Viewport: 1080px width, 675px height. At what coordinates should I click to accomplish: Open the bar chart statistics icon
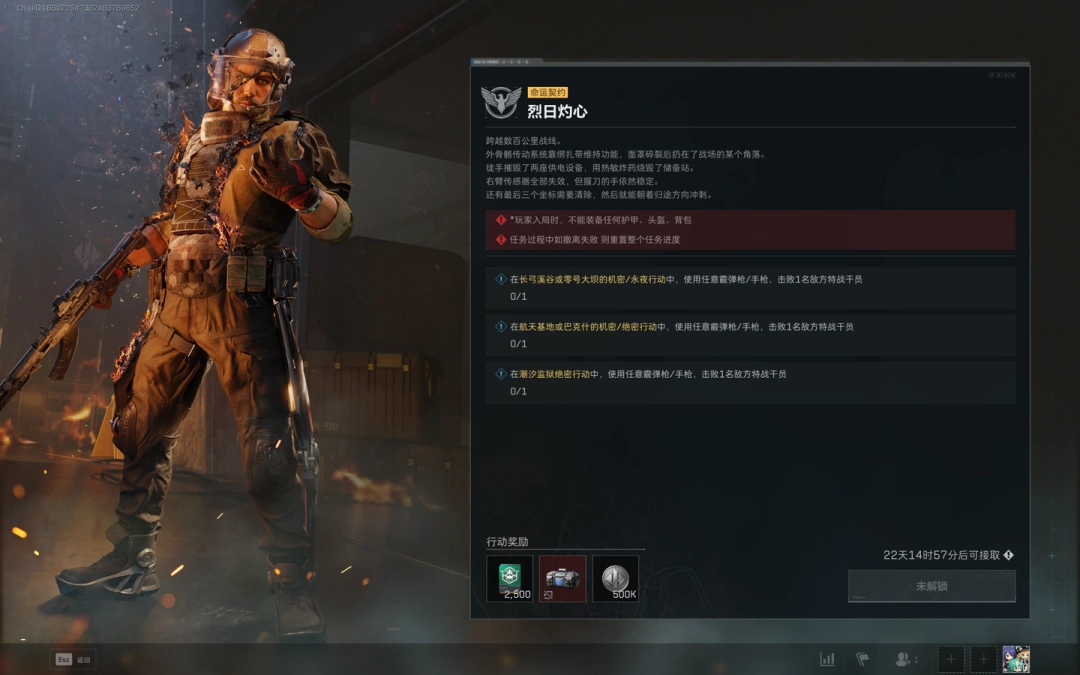point(827,659)
